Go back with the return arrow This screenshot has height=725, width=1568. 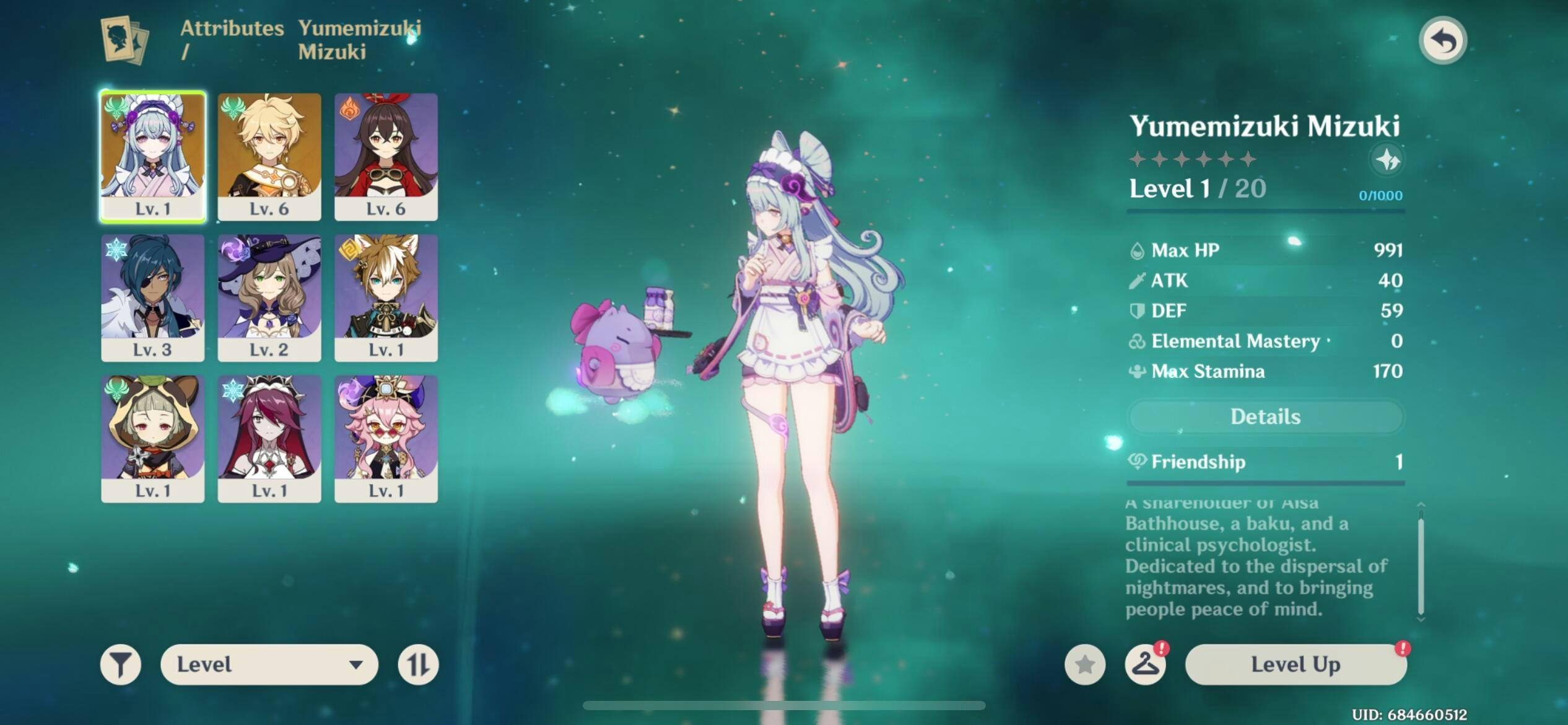(1442, 41)
